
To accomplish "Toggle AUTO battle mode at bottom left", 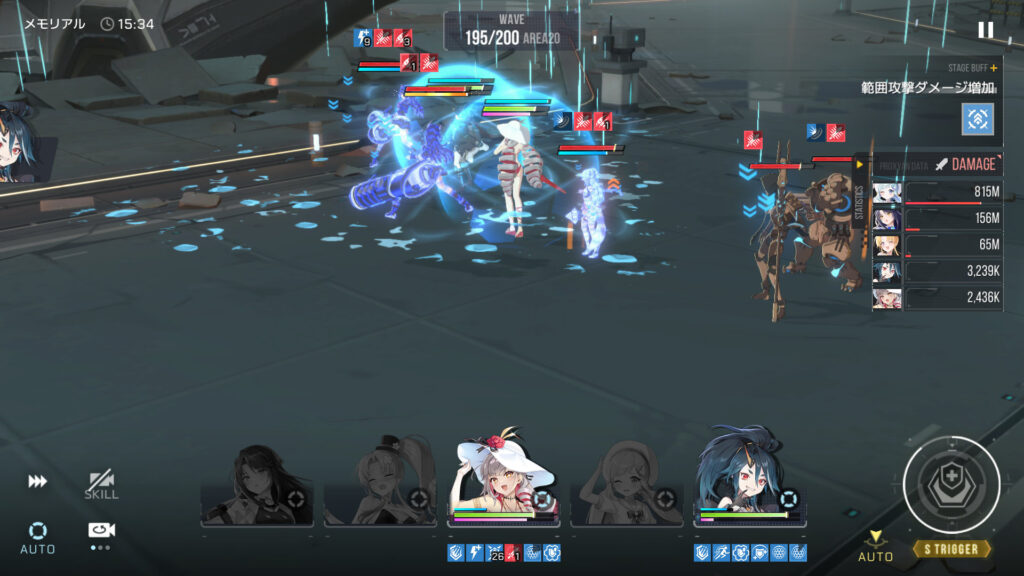I will click(x=38, y=535).
